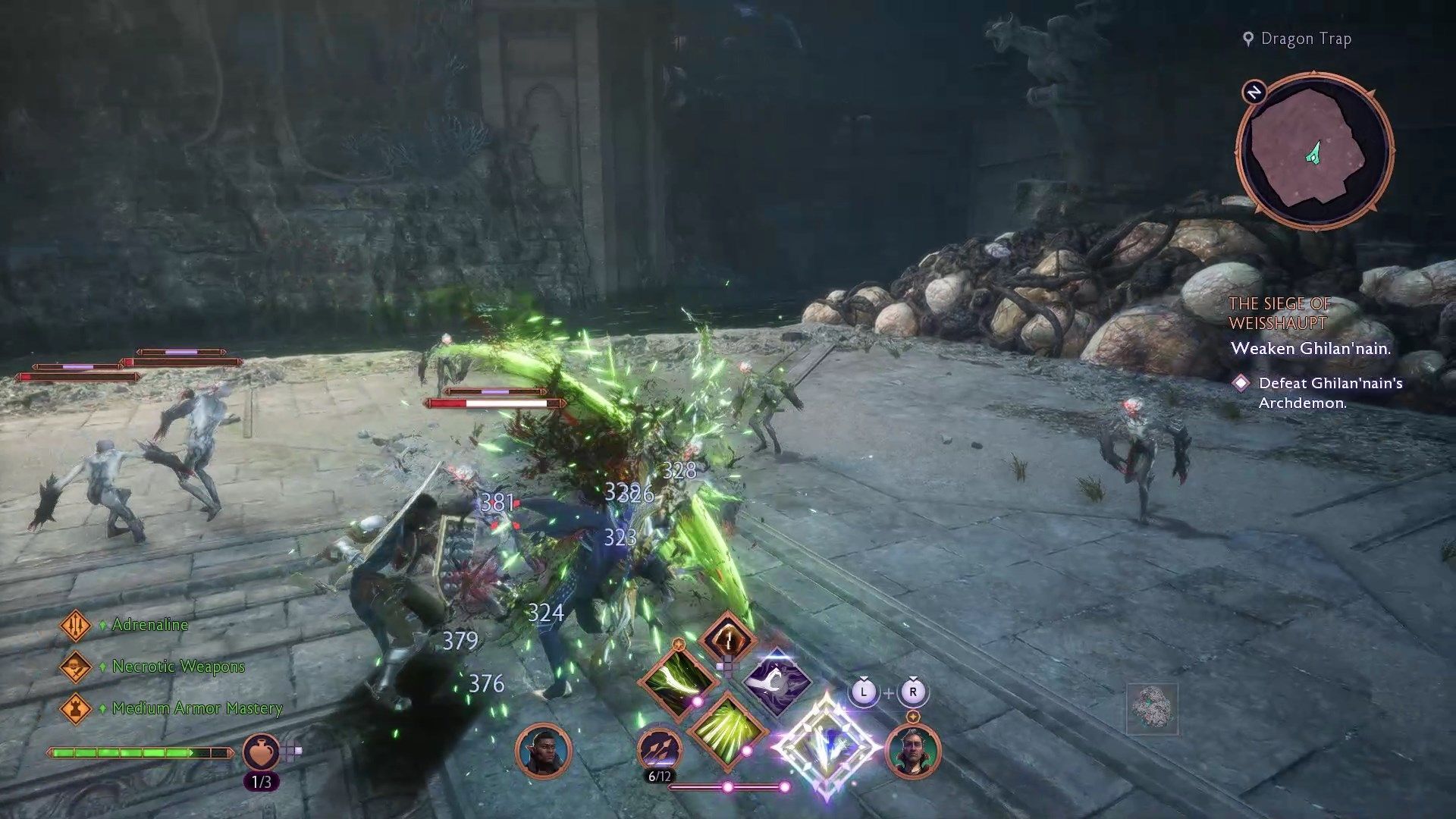Select the Siege of Weisshaupt quest tracker
This screenshot has height=819, width=1456.
tap(1279, 313)
